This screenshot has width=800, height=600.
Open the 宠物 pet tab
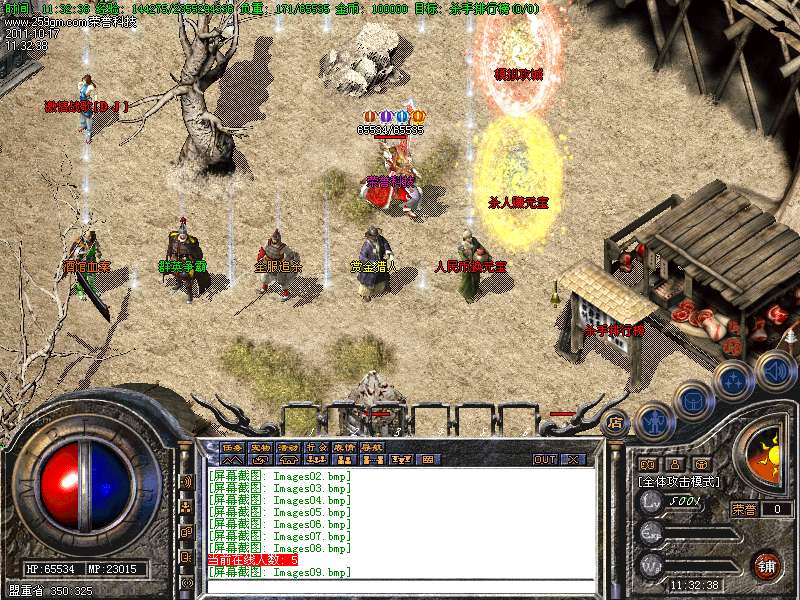point(260,448)
